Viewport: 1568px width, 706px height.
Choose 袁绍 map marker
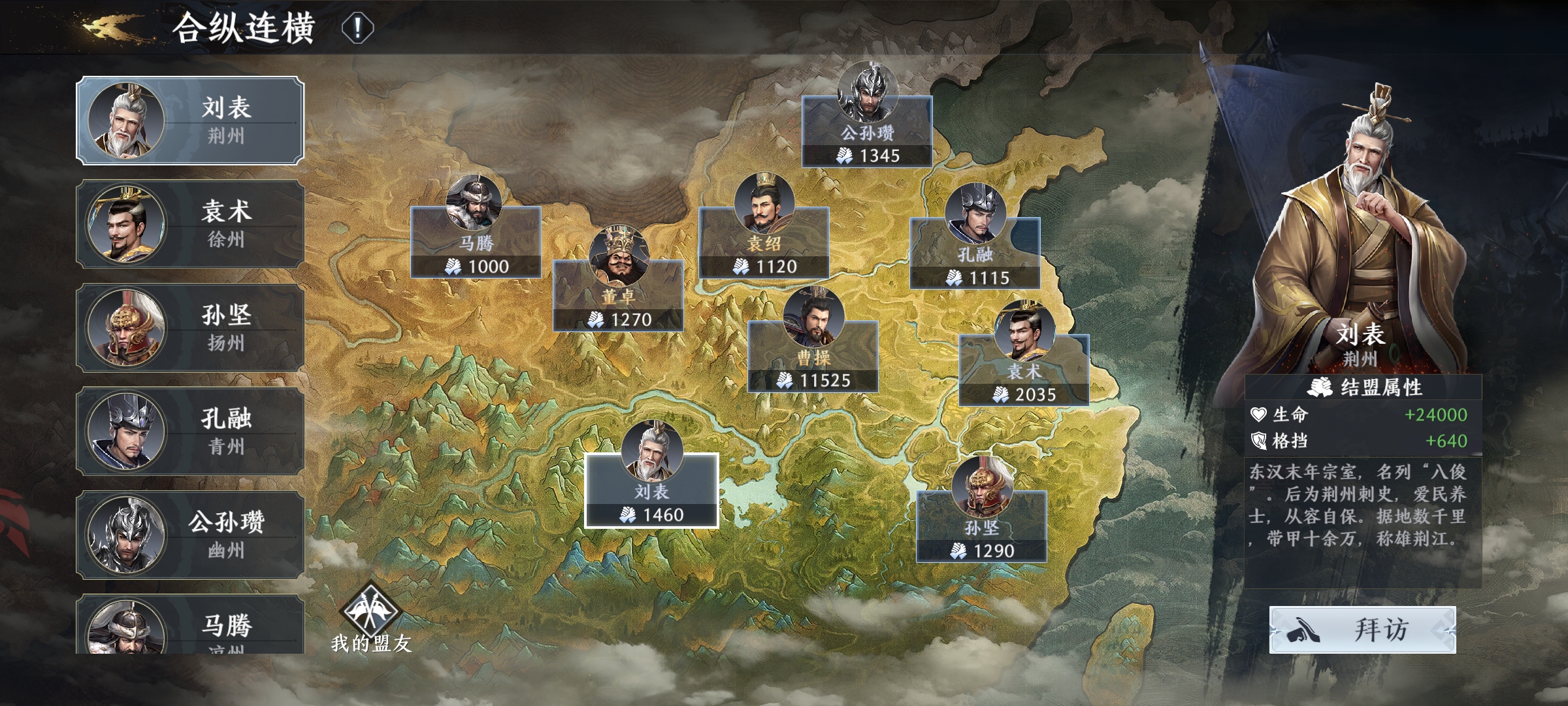coord(764,242)
